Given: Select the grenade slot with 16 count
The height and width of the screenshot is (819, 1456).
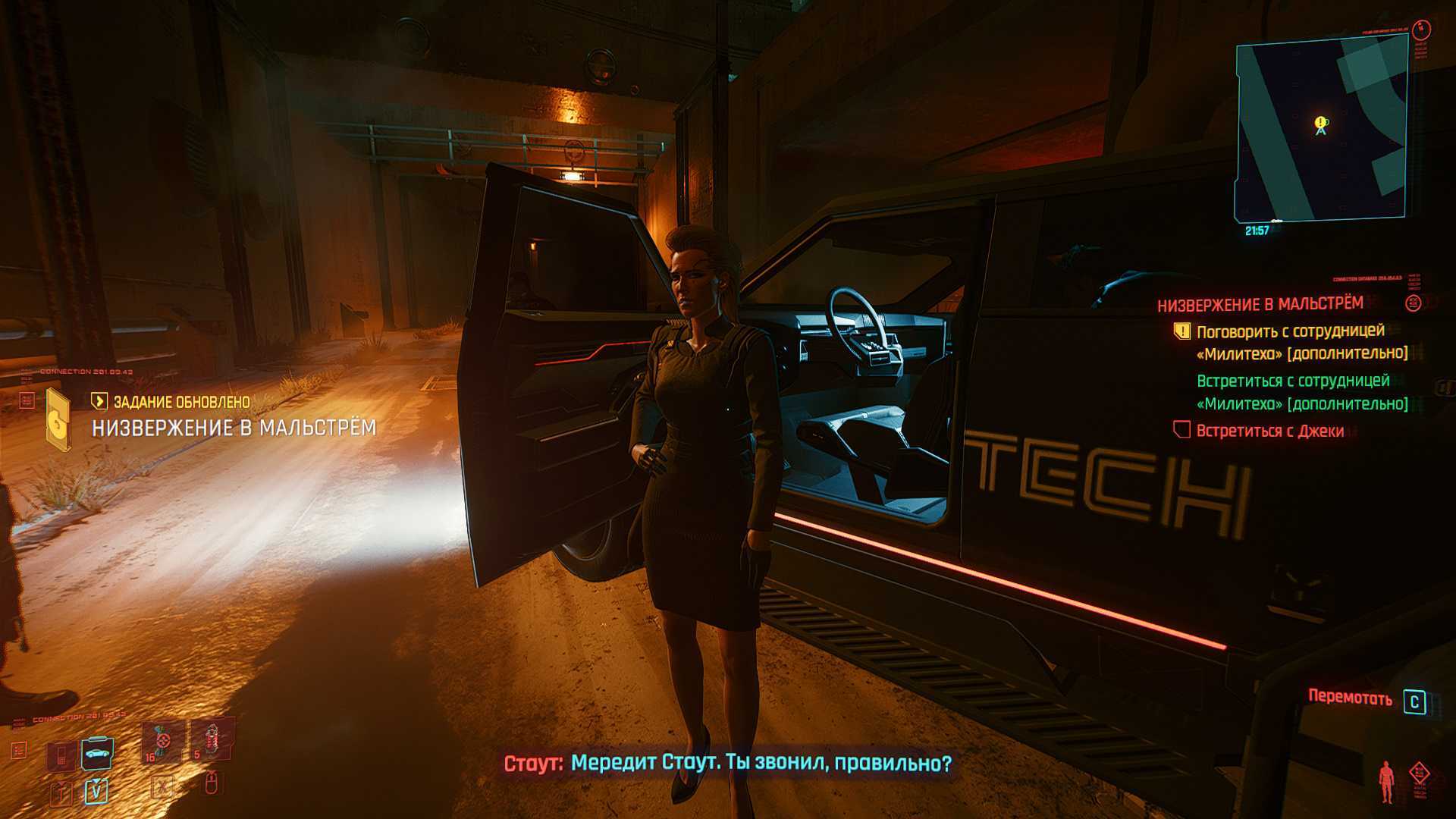Looking at the screenshot, I should coord(162,742).
